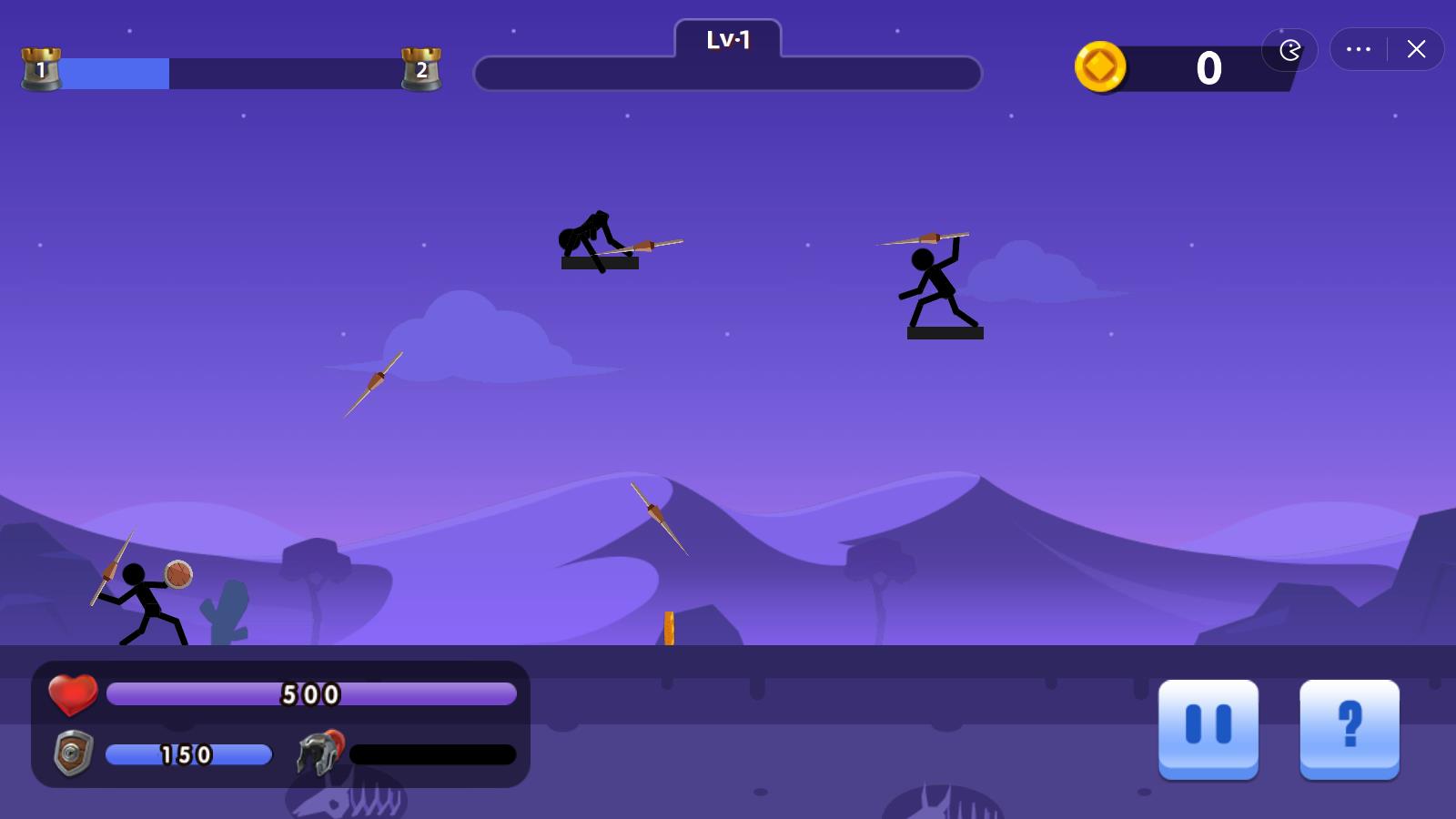Close the mini-game window with the X

tap(1416, 49)
